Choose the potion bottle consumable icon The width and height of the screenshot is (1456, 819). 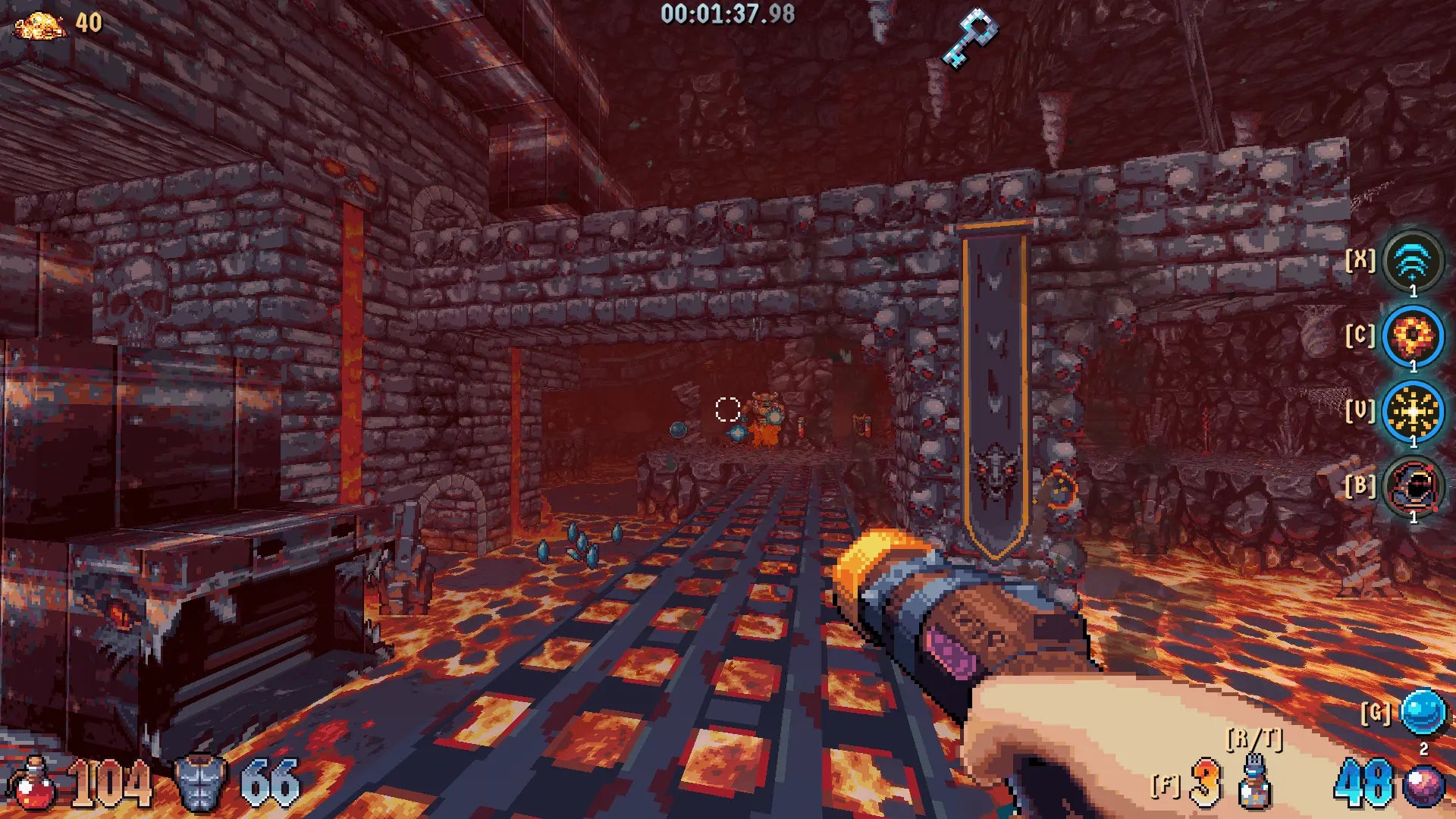(1254, 783)
